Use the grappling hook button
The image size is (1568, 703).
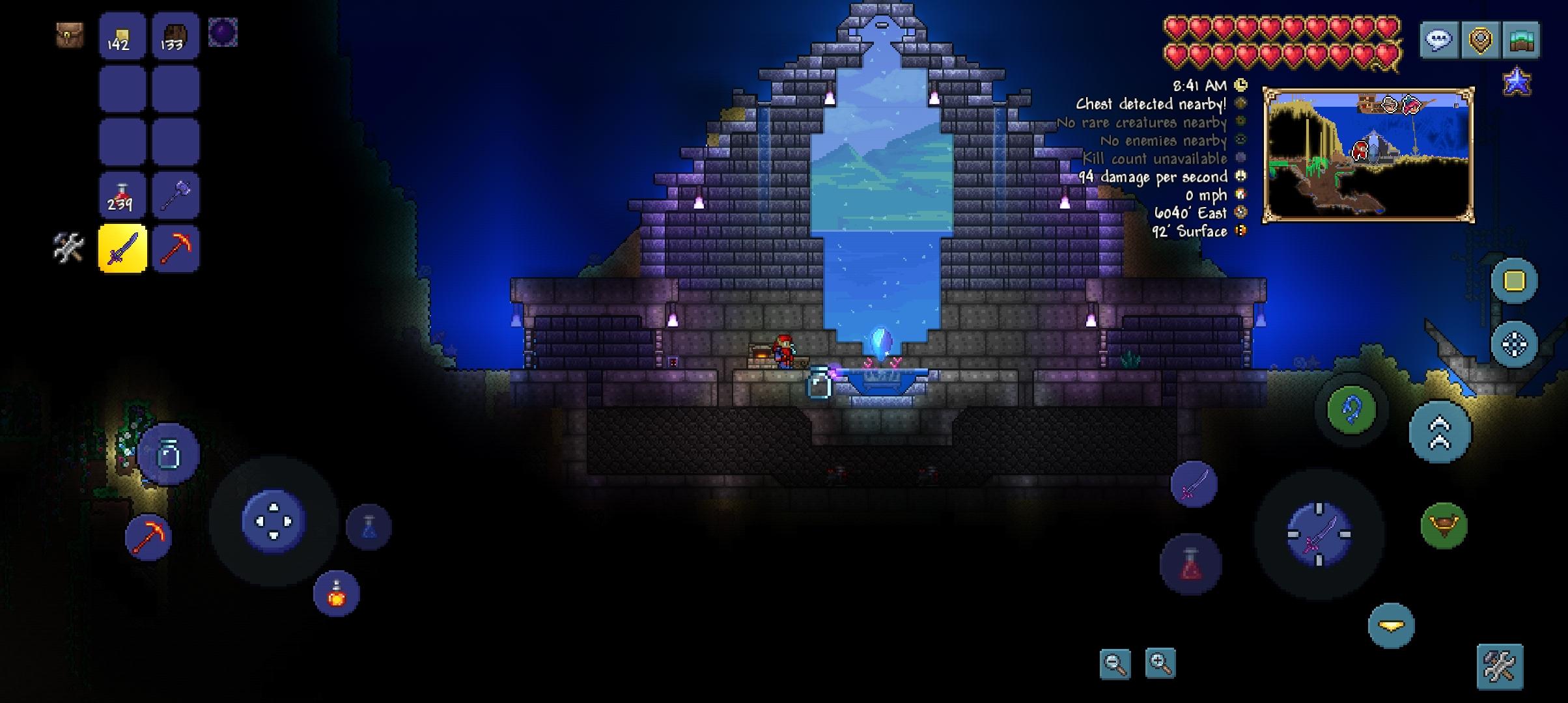coord(1351,409)
